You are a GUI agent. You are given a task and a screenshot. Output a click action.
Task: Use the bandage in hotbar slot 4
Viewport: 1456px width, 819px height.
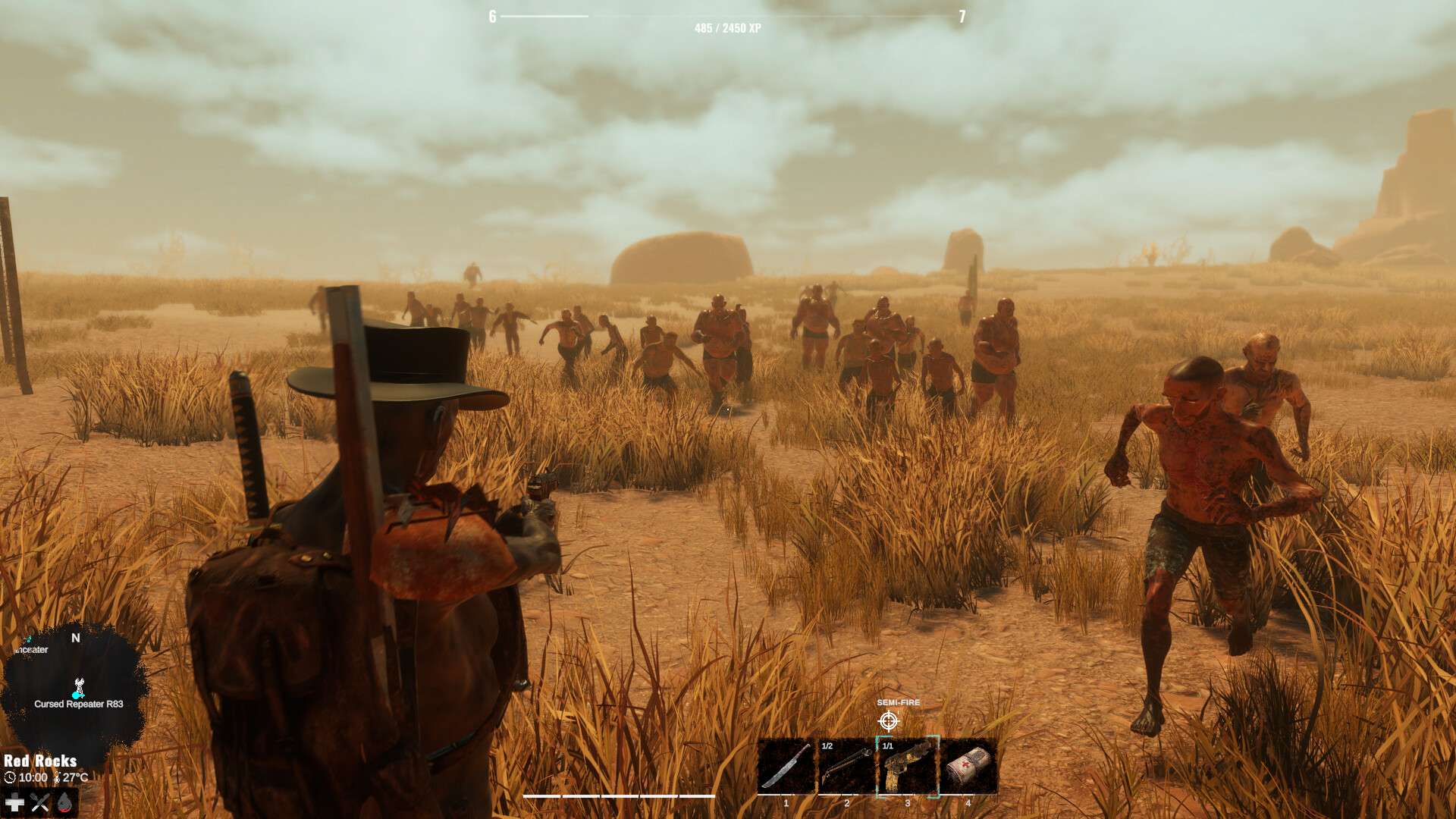click(x=968, y=766)
